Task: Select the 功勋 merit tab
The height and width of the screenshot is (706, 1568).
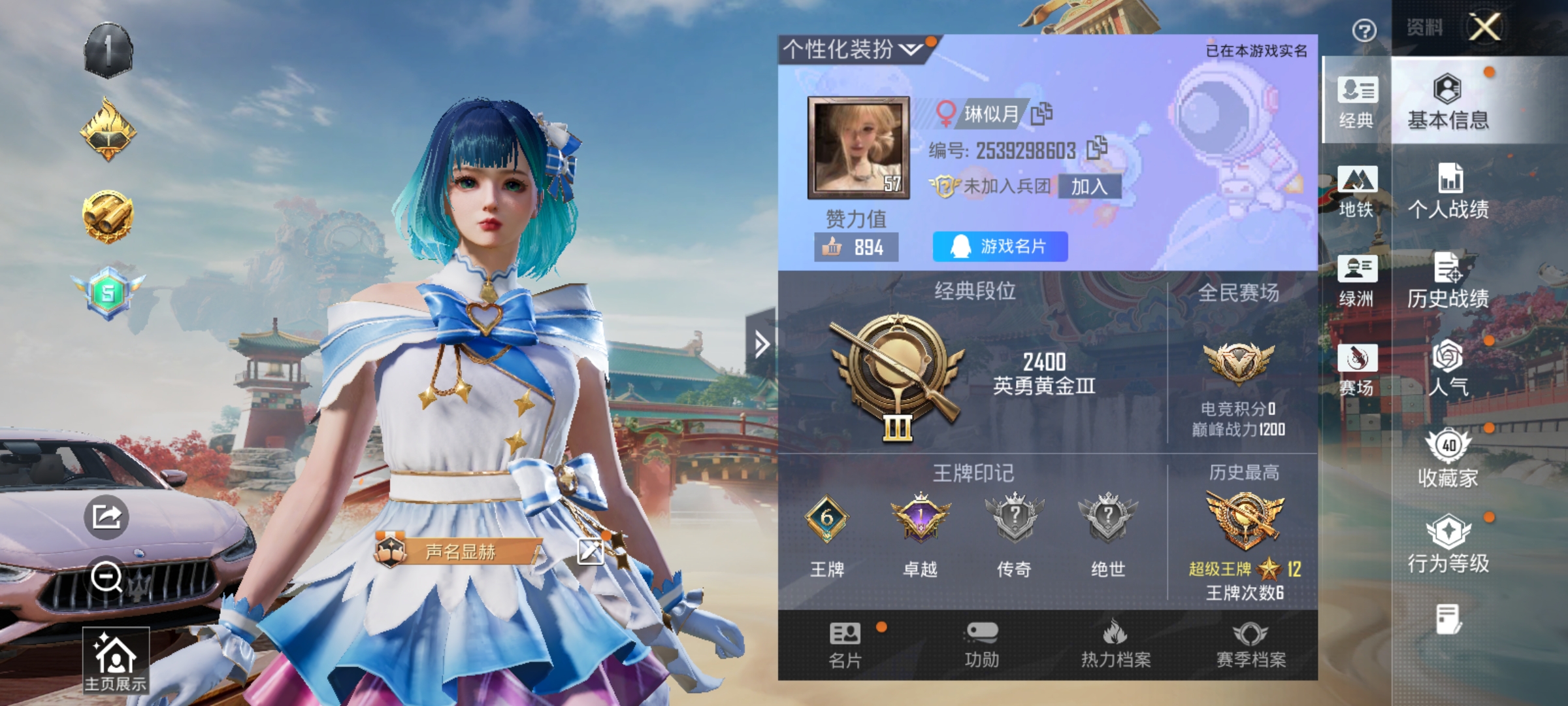Action: click(x=981, y=645)
